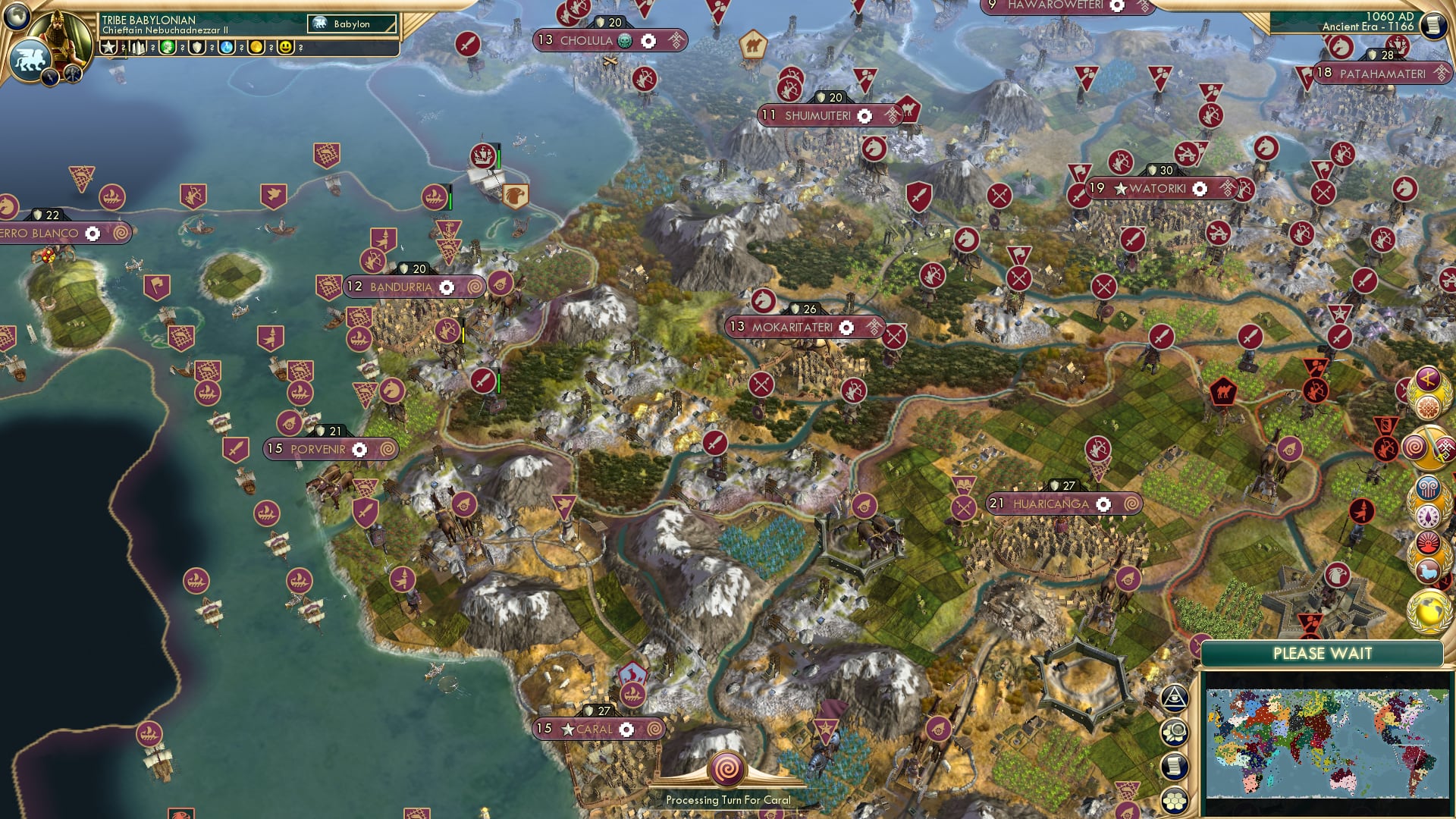Open the Civilopedia book icon top right
The width and height of the screenshot is (1456, 819).
click(x=1433, y=24)
